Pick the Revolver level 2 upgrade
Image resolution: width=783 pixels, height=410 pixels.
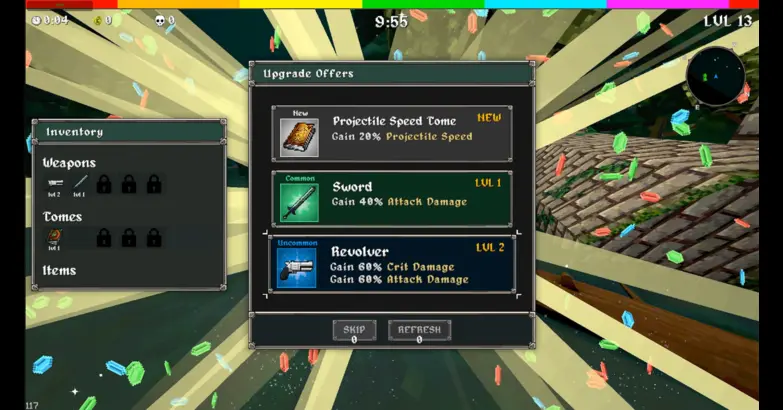click(x=391, y=264)
